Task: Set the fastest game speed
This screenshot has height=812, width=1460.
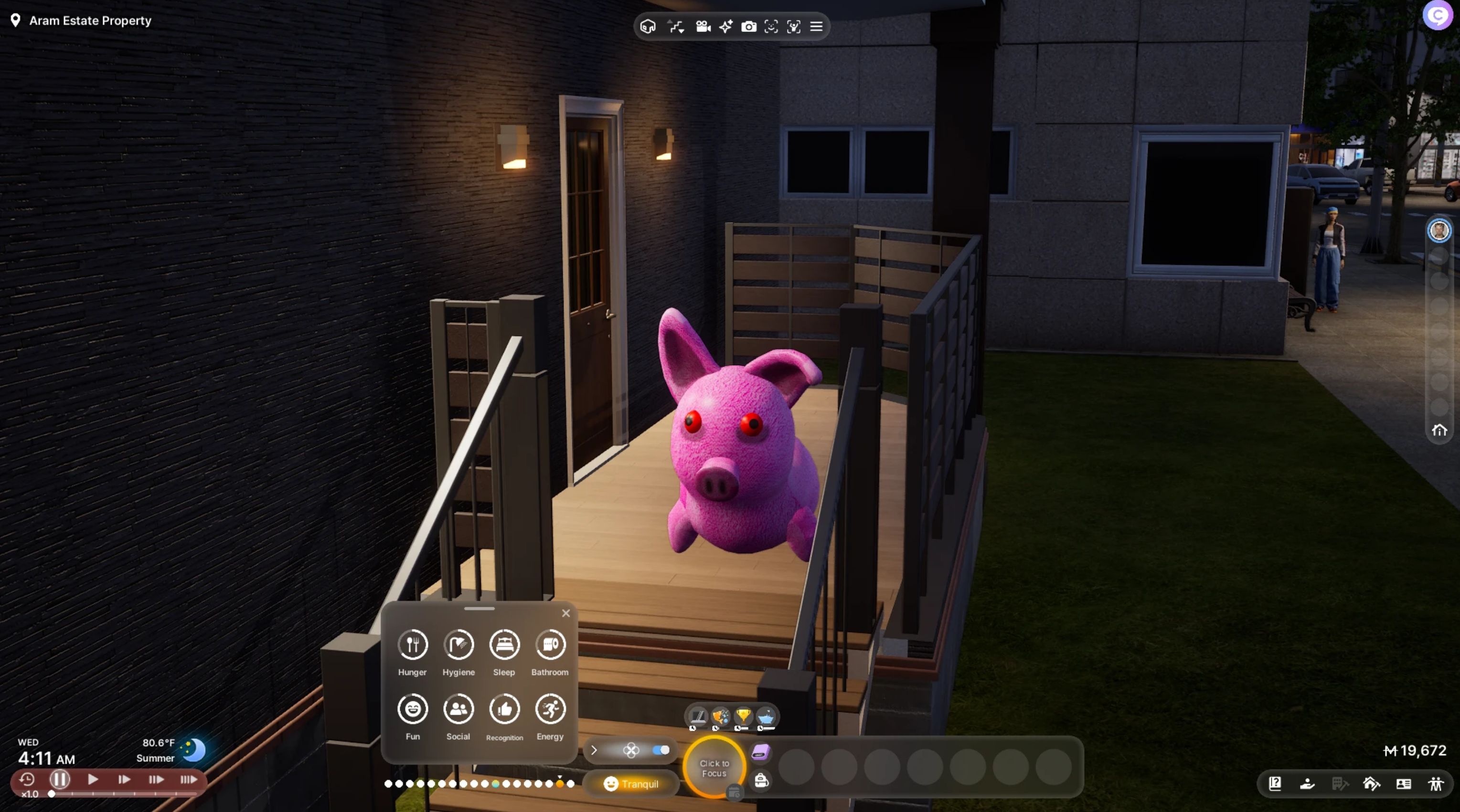Action: tap(188, 780)
